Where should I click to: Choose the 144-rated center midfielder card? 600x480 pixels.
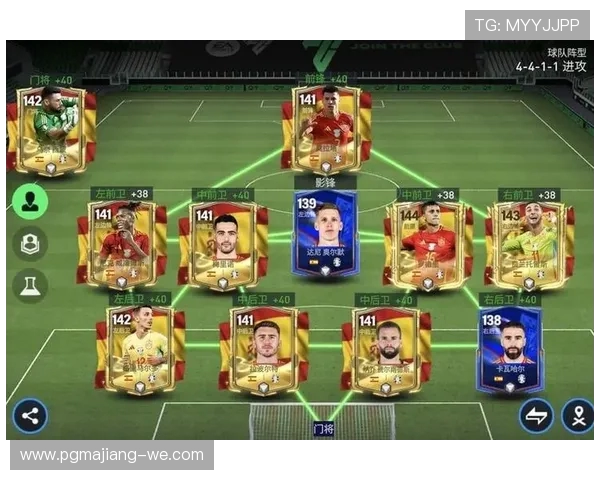click(427, 244)
